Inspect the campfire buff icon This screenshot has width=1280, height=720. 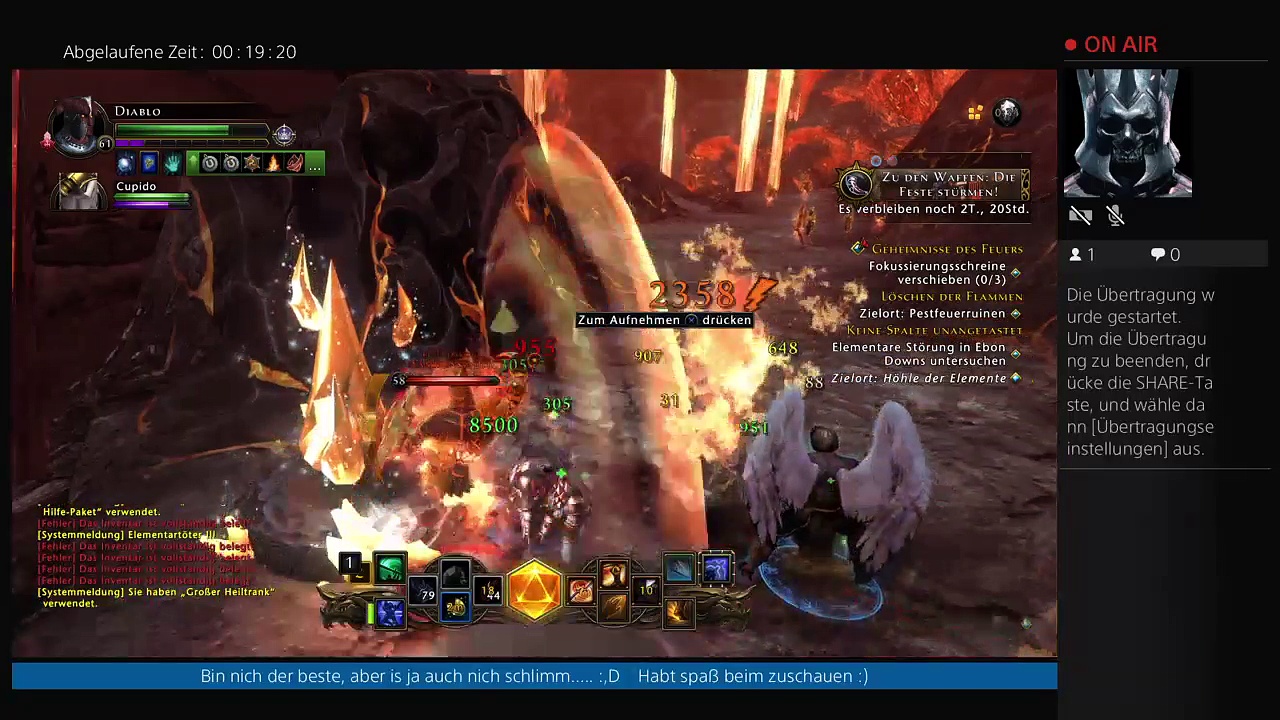tap(273, 163)
